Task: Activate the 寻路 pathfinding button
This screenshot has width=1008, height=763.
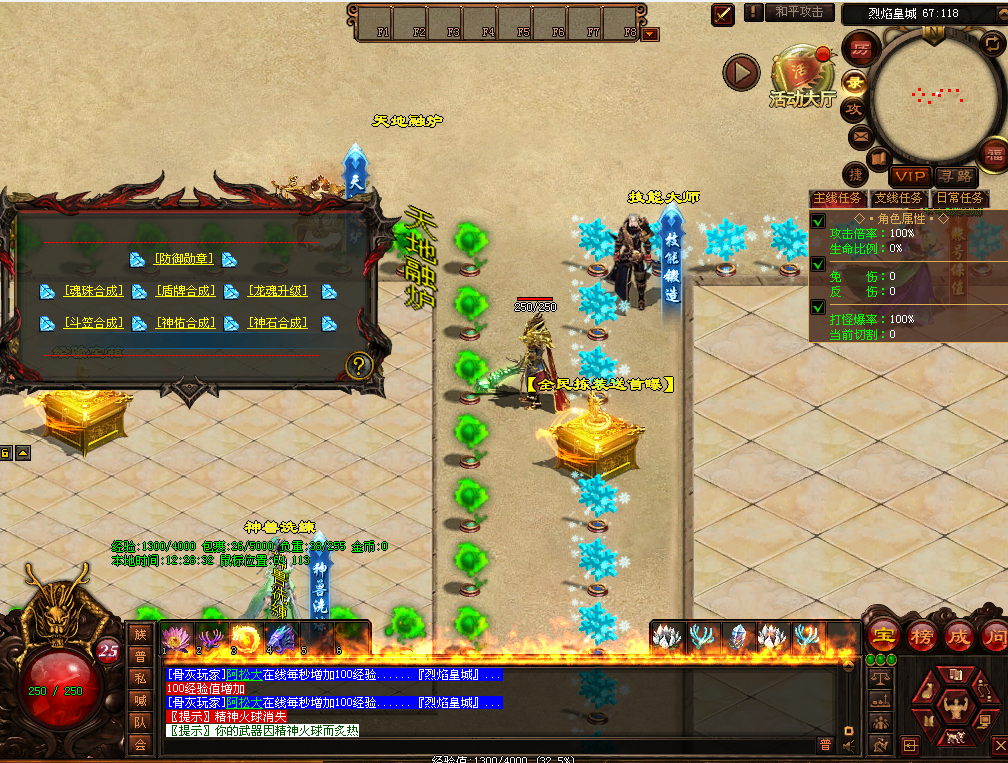Action: (956, 177)
